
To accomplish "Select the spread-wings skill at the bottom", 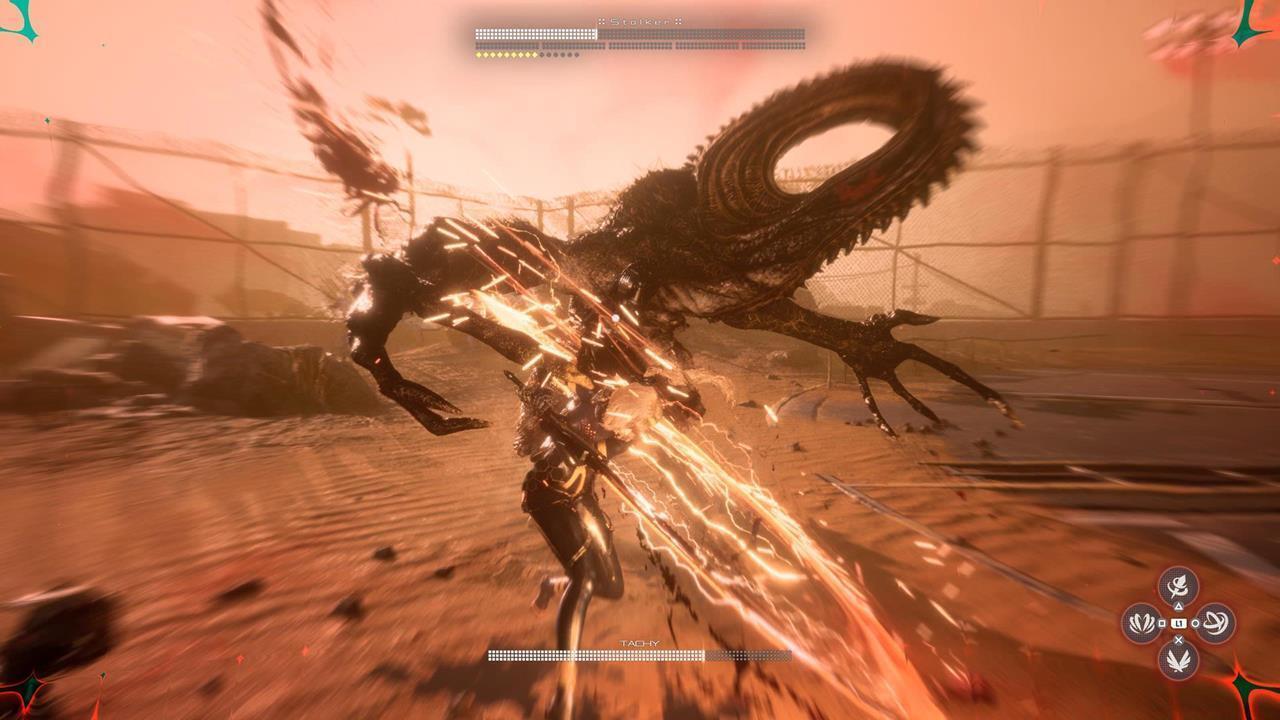I will click(x=1178, y=660).
